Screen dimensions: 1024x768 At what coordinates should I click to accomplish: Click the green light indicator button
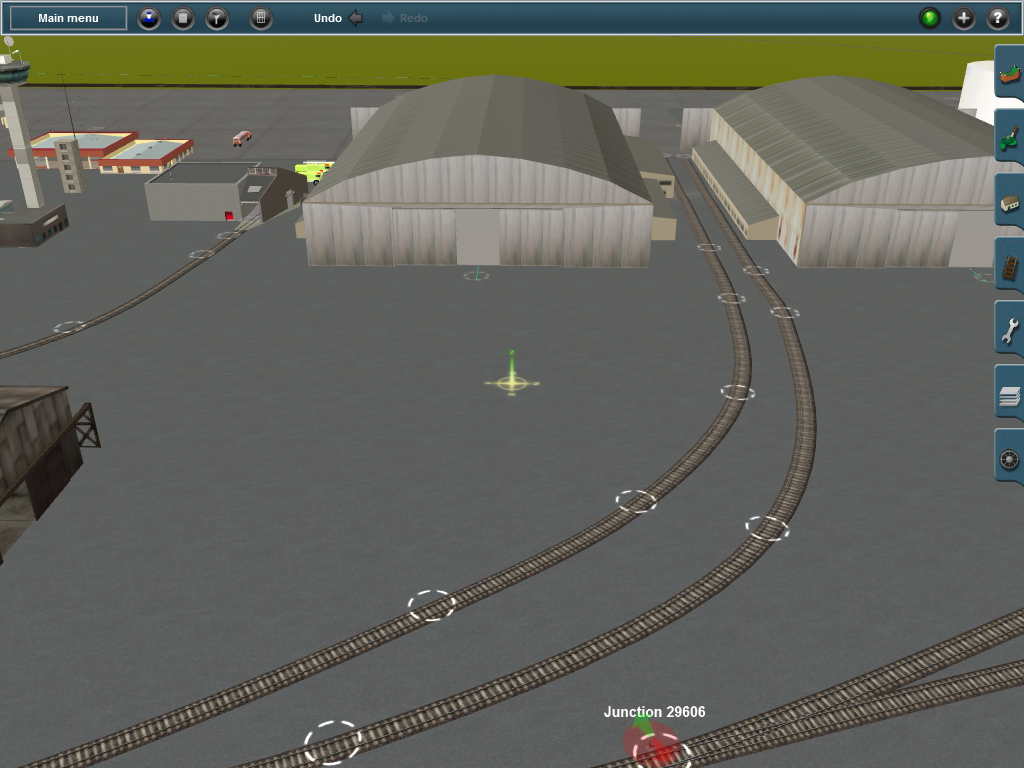930,18
